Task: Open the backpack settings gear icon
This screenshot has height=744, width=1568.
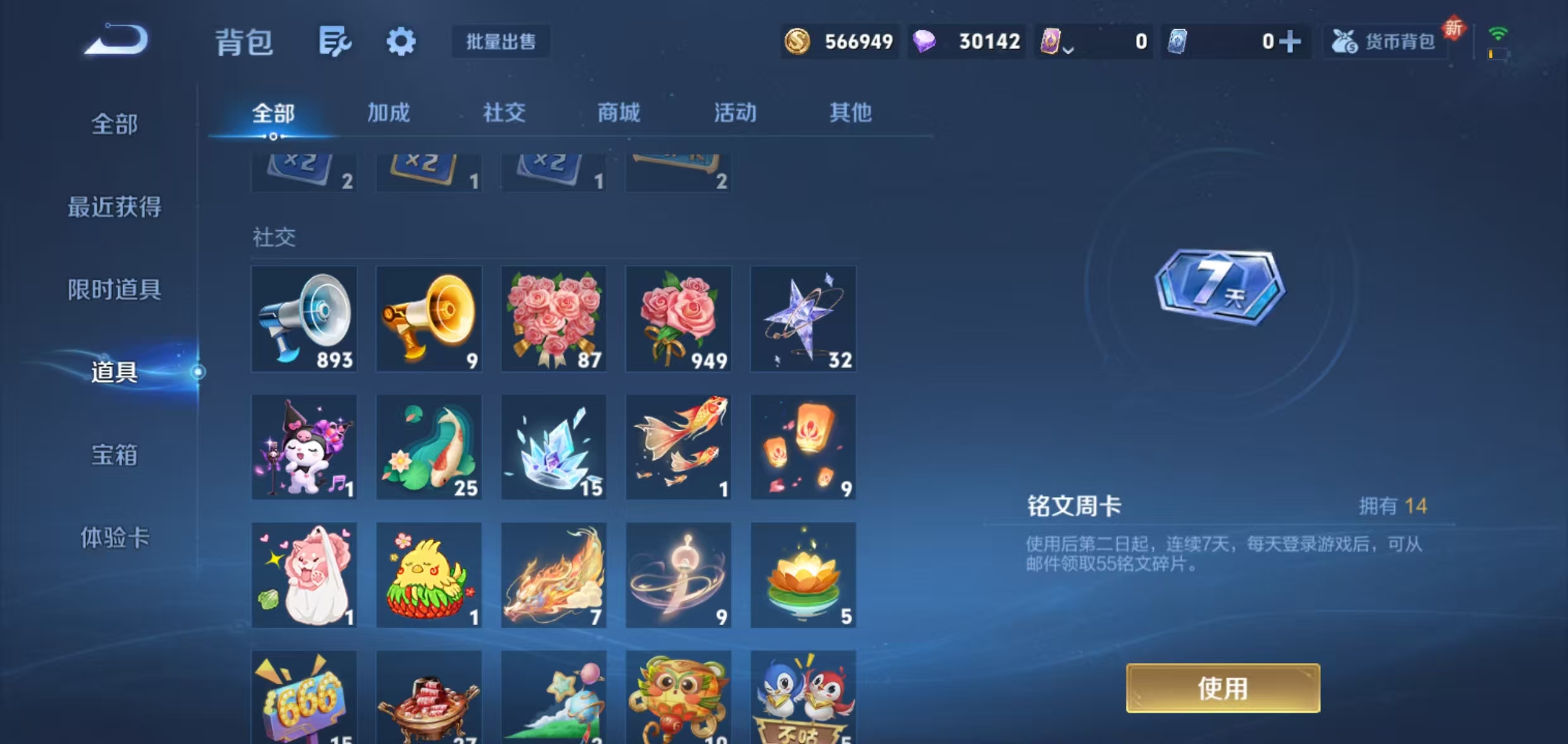Action: coord(402,42)
